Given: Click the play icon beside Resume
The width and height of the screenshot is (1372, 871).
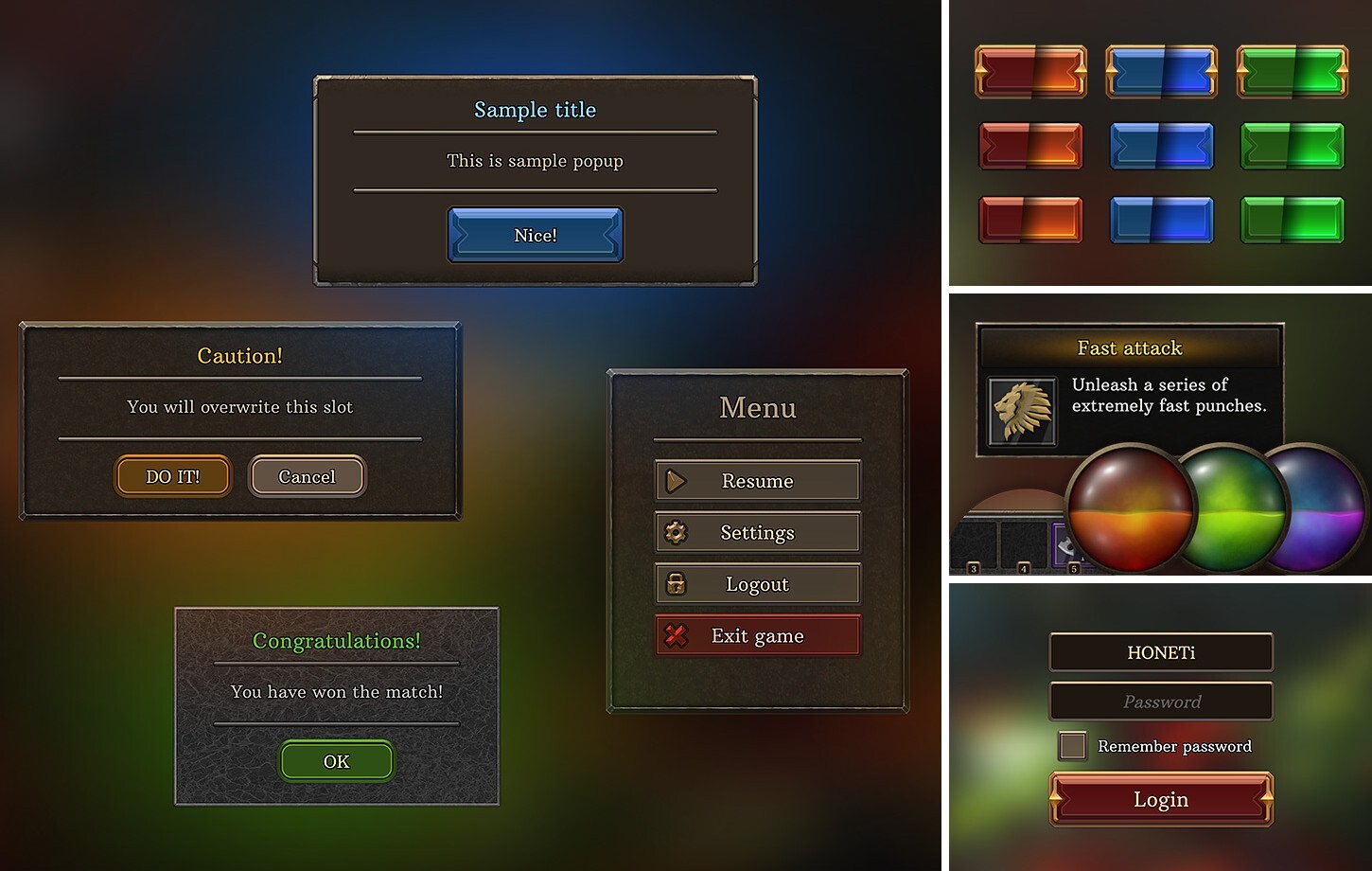Looking at the screenshot, I should [676, 480].
